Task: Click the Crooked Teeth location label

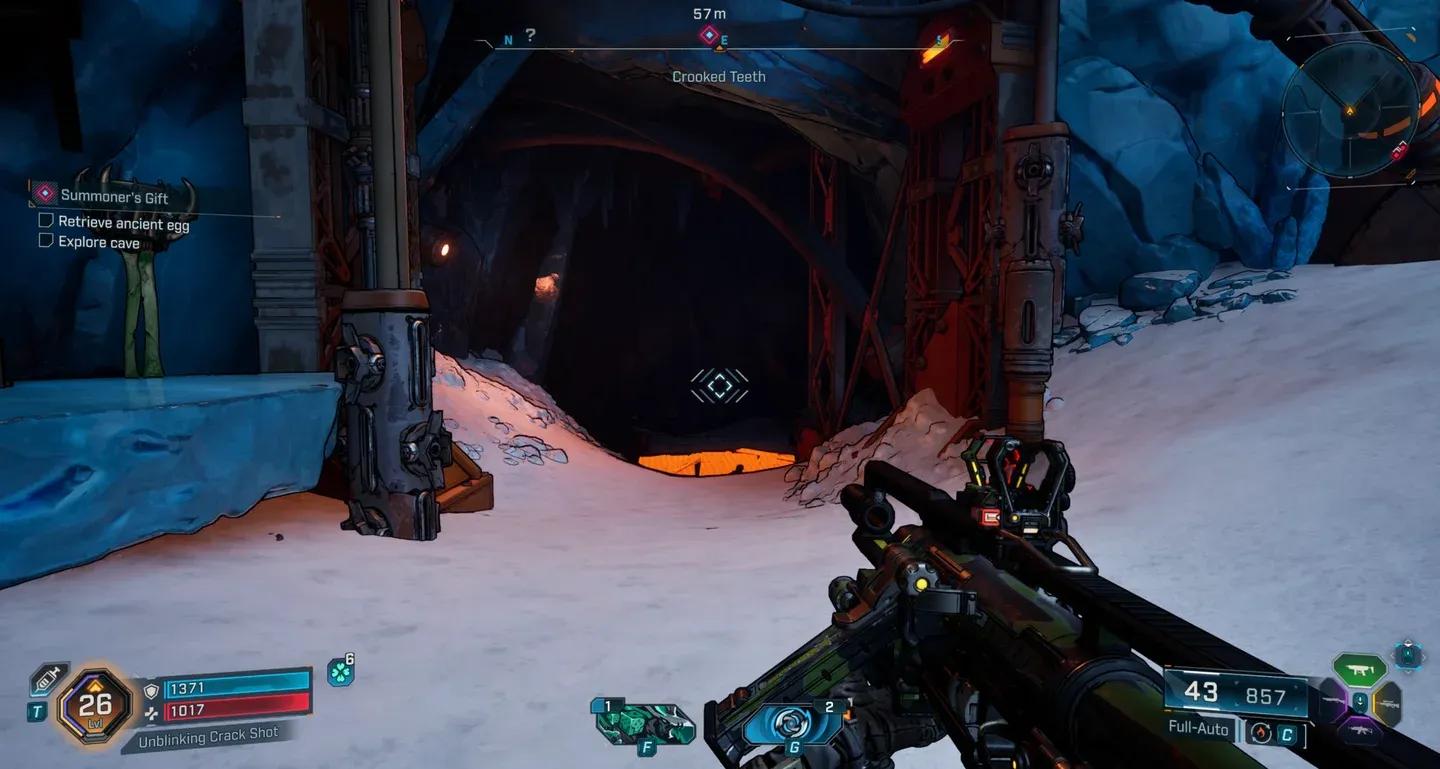Action: [718, 76]
